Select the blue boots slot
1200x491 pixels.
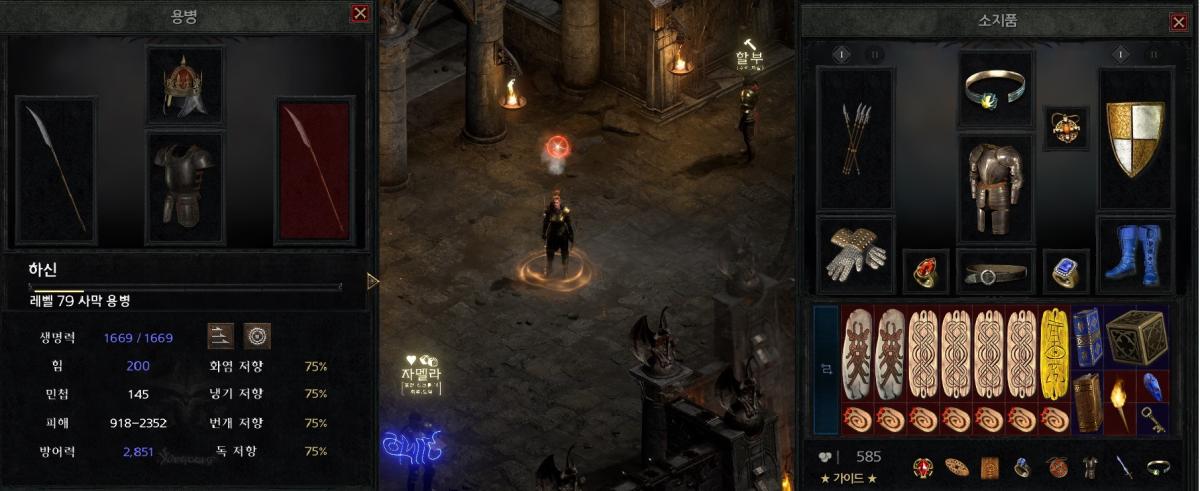(x=1134, y=254)
